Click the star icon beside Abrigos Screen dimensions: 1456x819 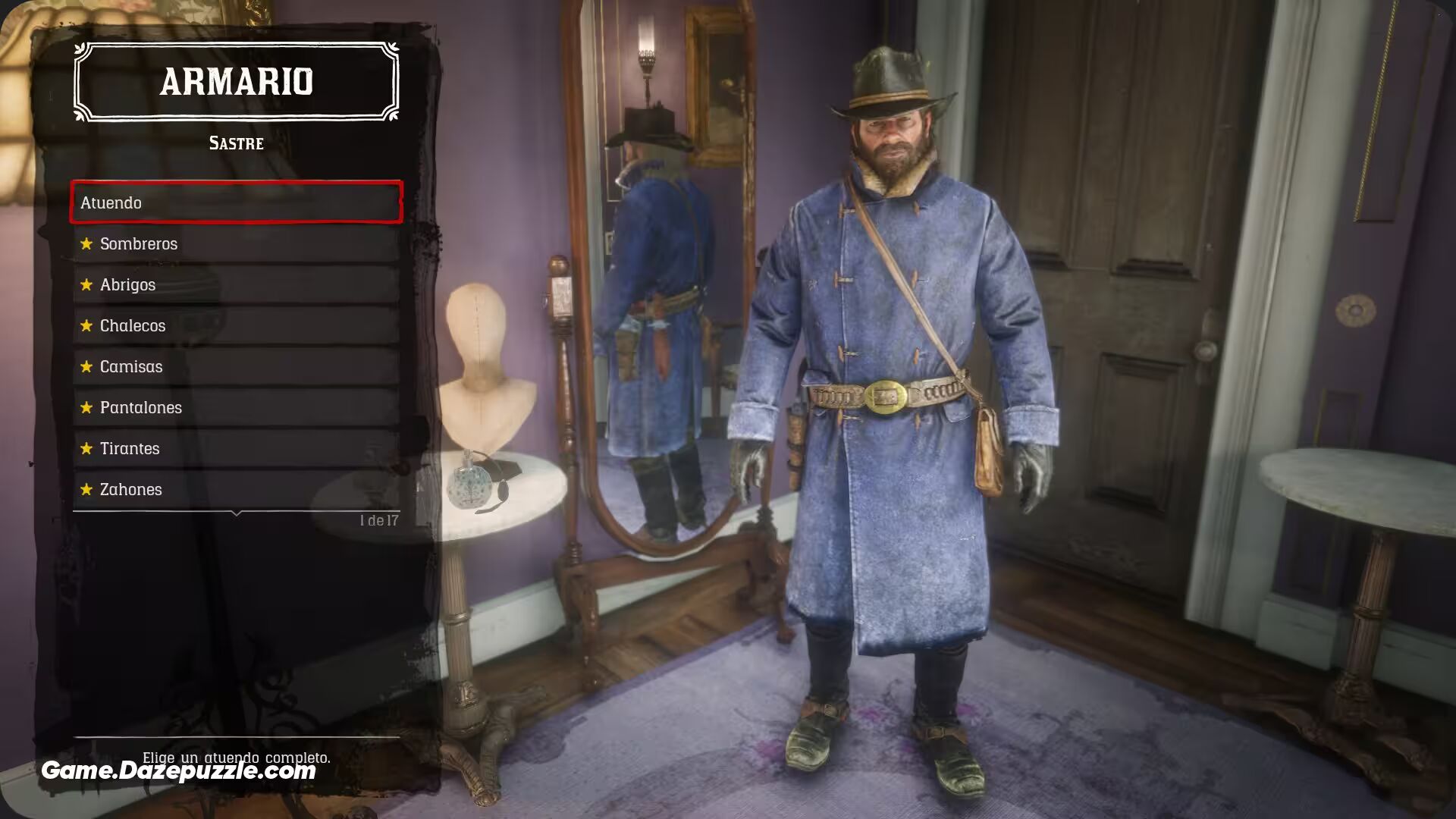click(86, 284)
